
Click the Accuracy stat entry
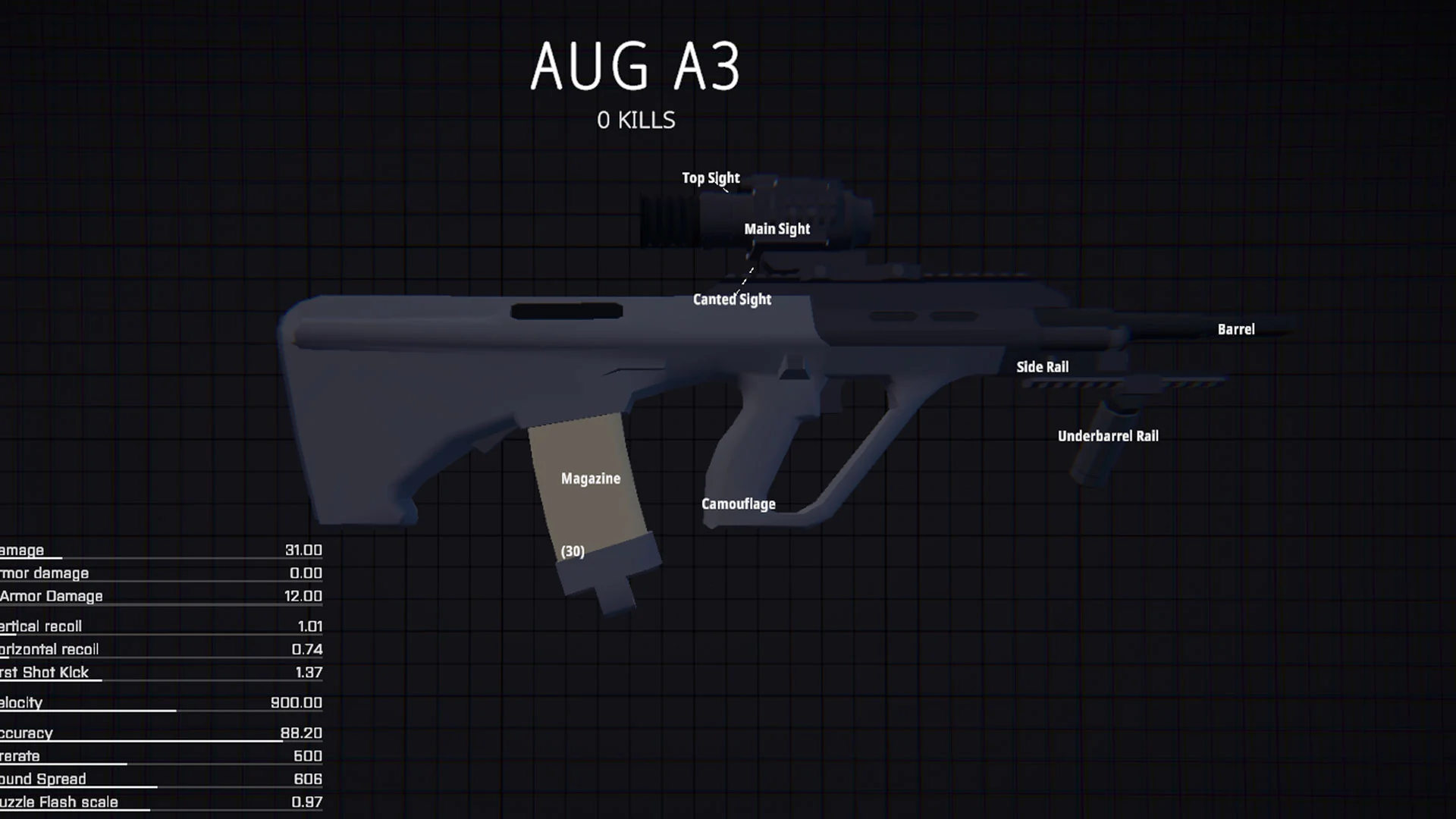(x=161, y=733)
